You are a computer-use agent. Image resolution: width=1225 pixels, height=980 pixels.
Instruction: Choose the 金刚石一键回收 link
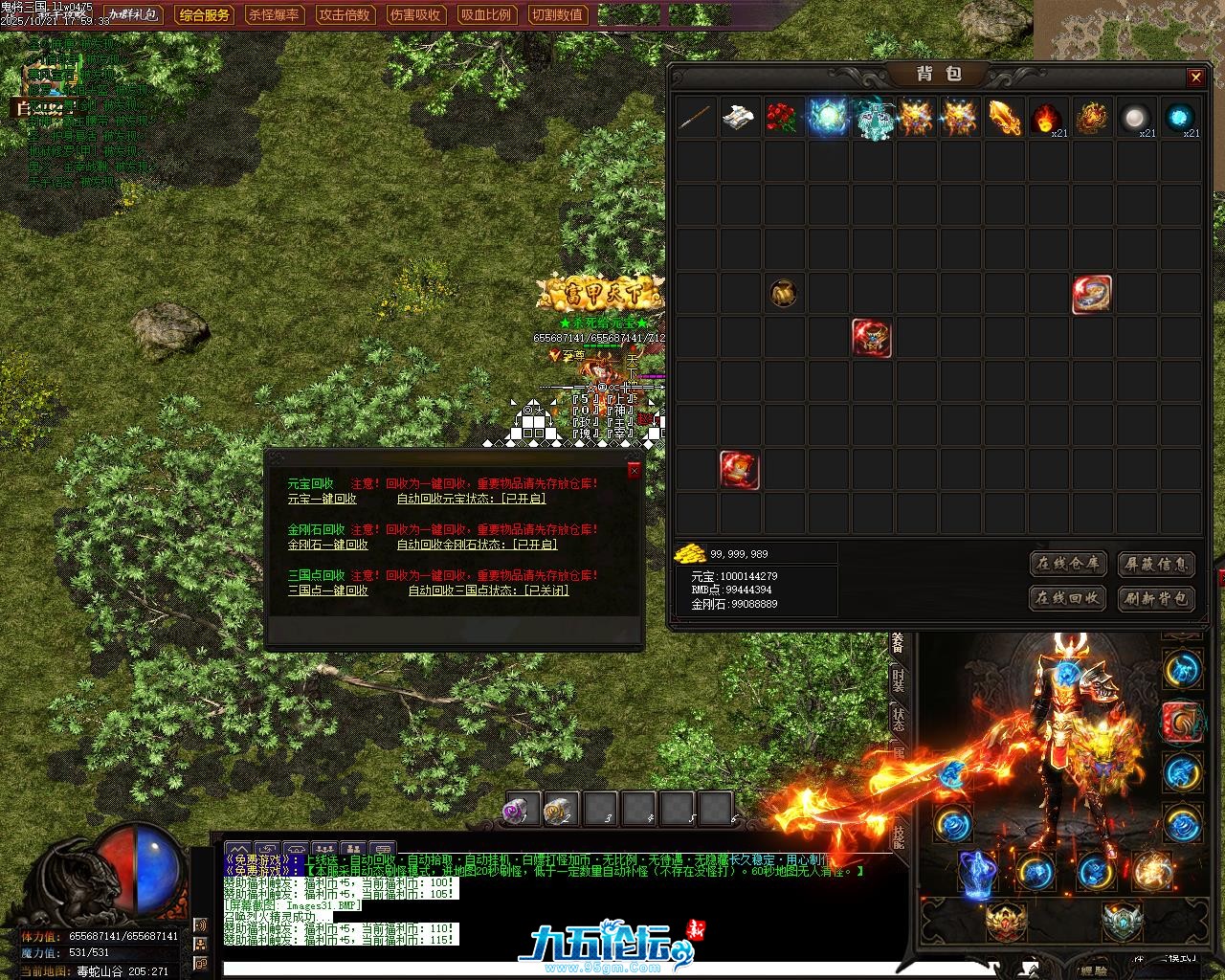[x=328, y=545]
